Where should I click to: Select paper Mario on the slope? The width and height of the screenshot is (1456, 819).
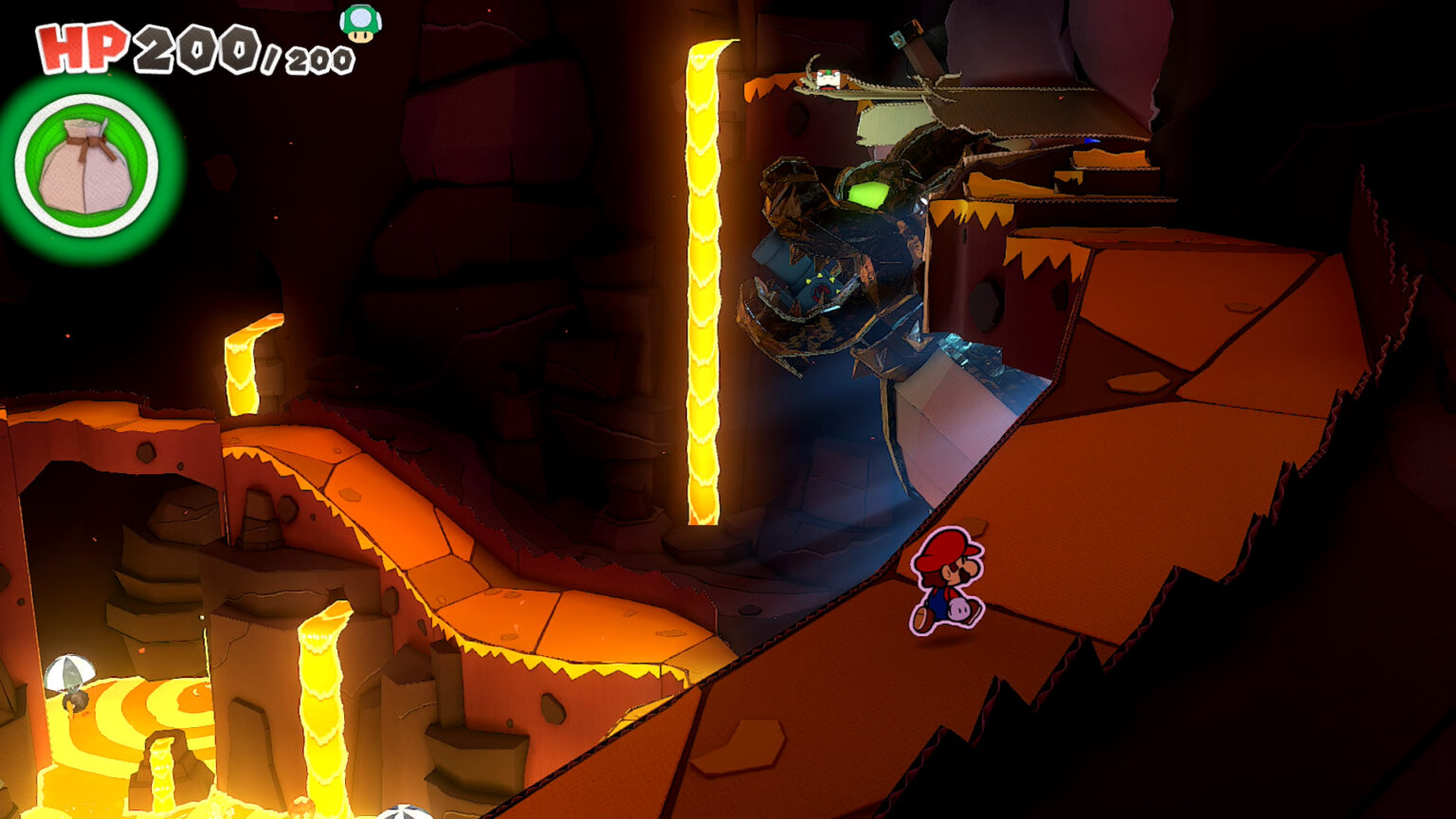click(948, 583)
